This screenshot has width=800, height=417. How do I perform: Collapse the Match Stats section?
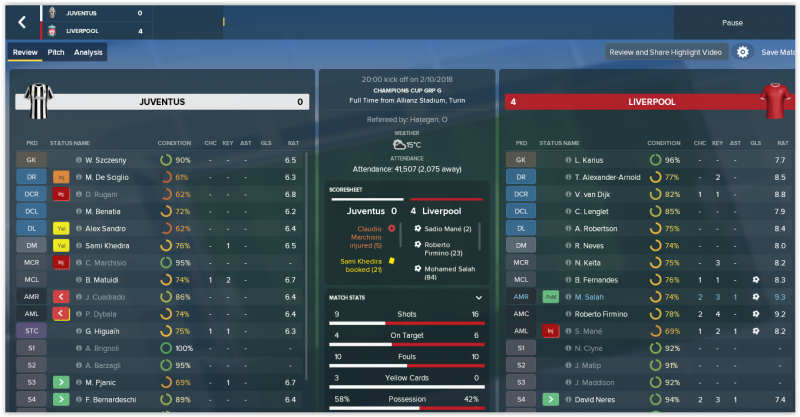click(479, 297)
